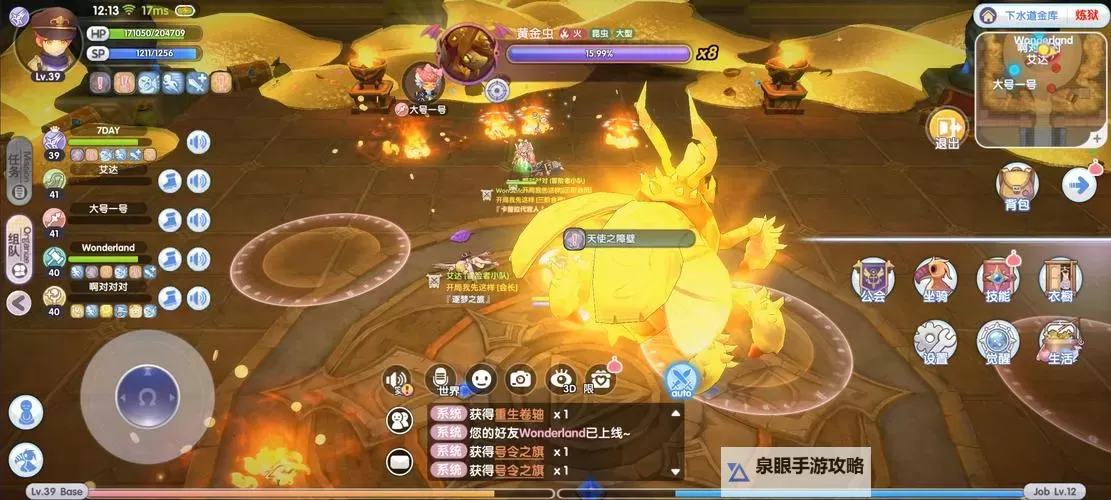Open the 坐骑 mount menu

(935, 279)
